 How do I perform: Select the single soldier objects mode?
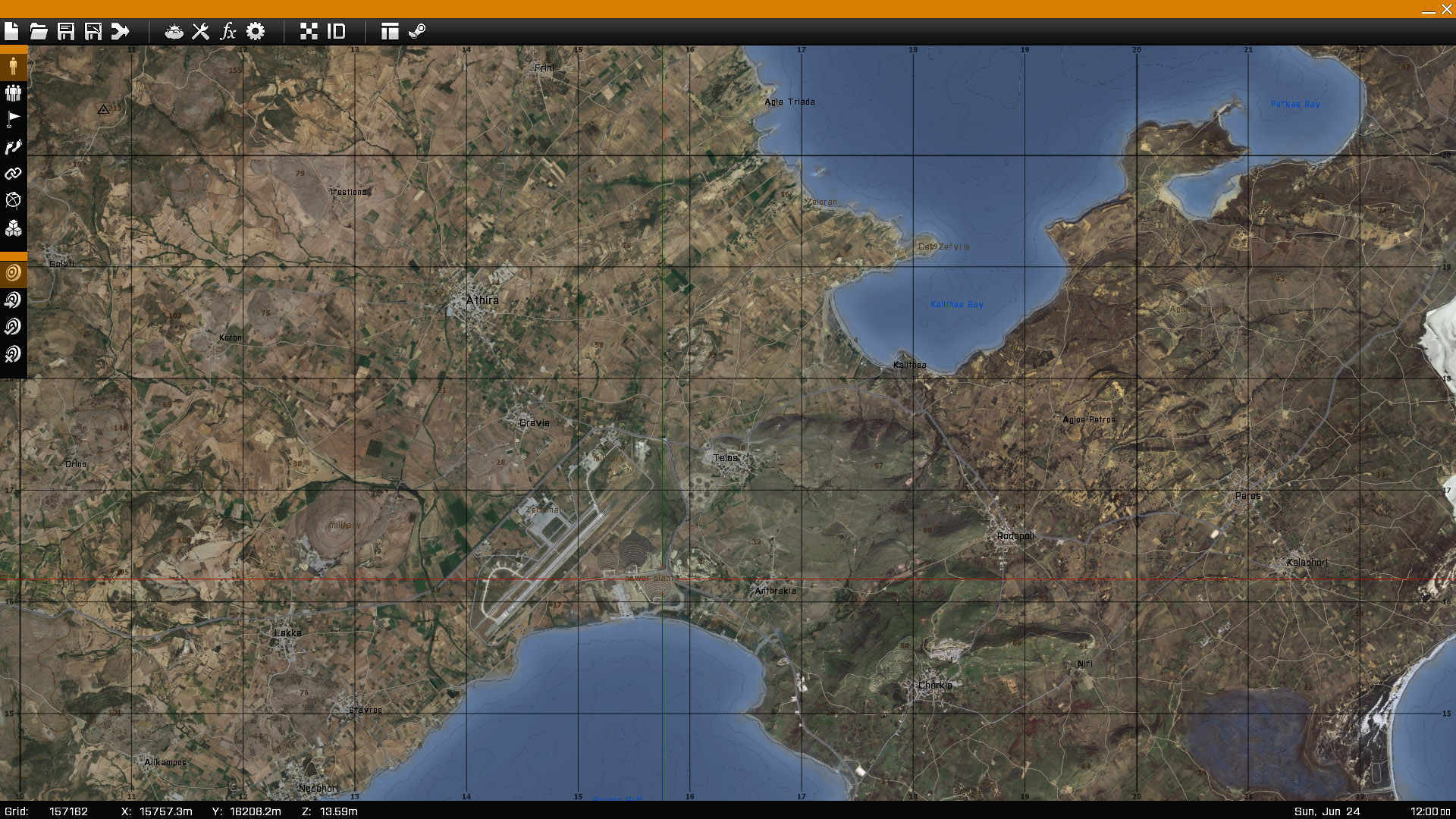pyautogui.click(x=13, y=66)
